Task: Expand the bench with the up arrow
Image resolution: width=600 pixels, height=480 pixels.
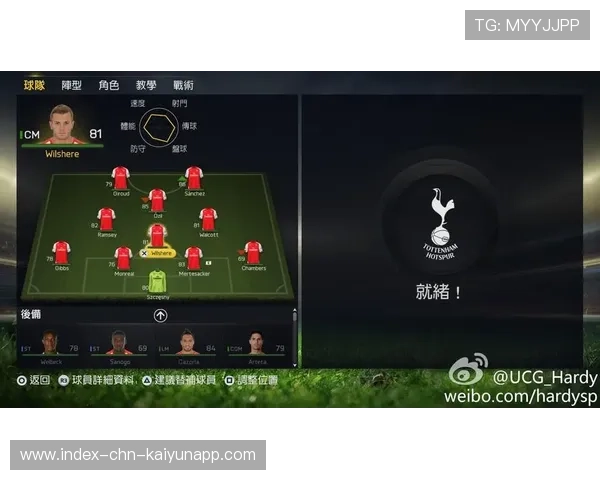Action: (160, 315)
